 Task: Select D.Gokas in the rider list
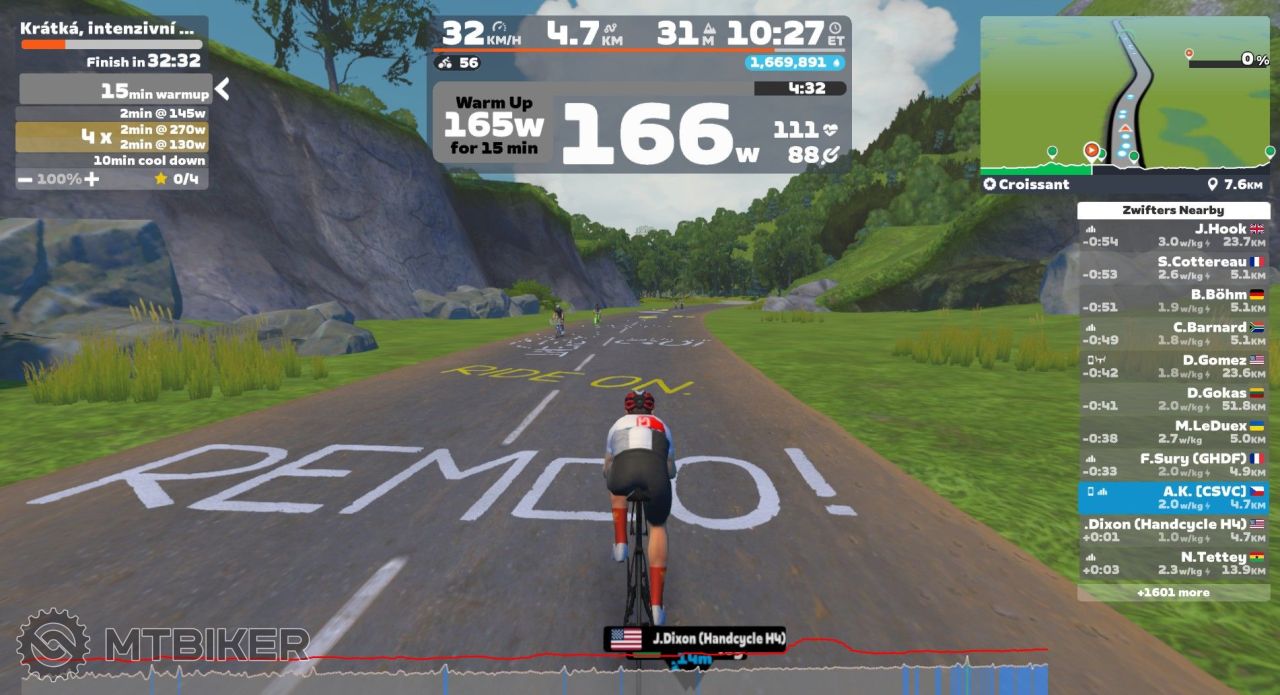(x=1174, y=399)
